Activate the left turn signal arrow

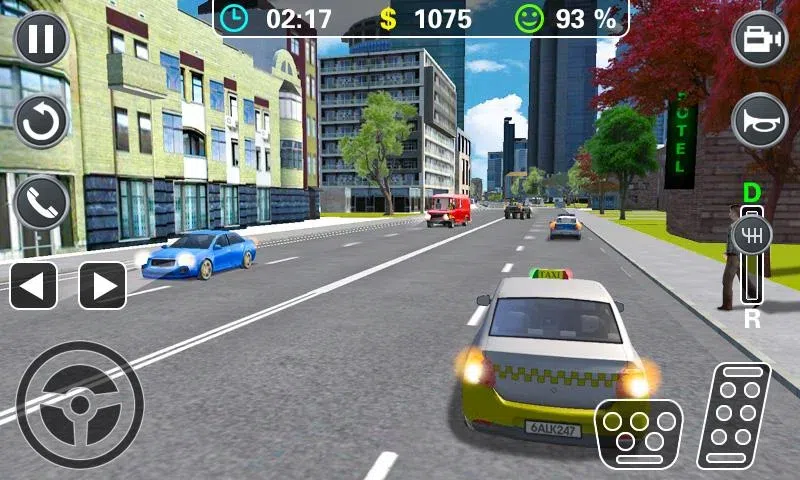click(33, 286)
